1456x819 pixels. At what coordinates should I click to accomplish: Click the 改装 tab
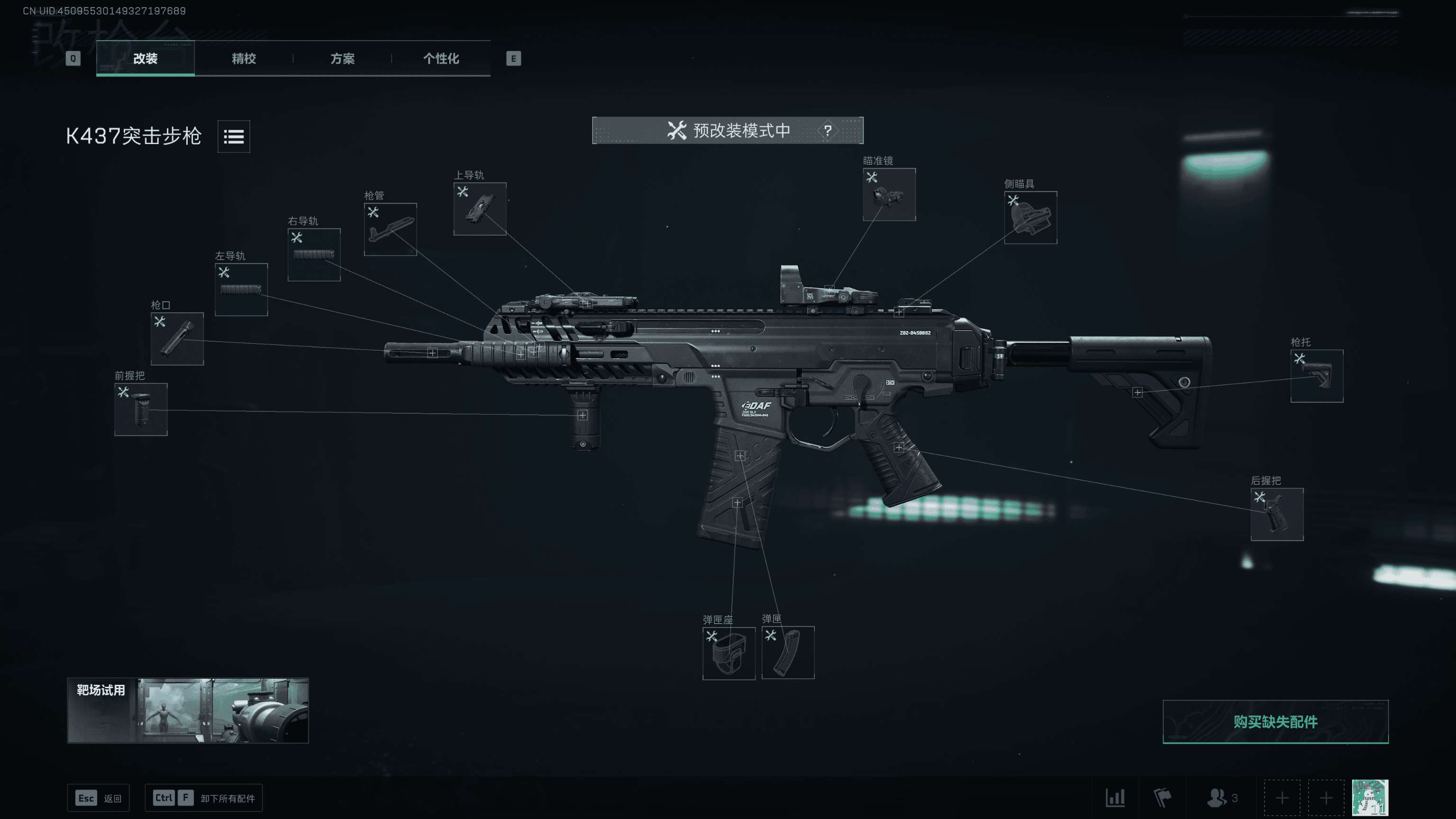coord(145,58)
